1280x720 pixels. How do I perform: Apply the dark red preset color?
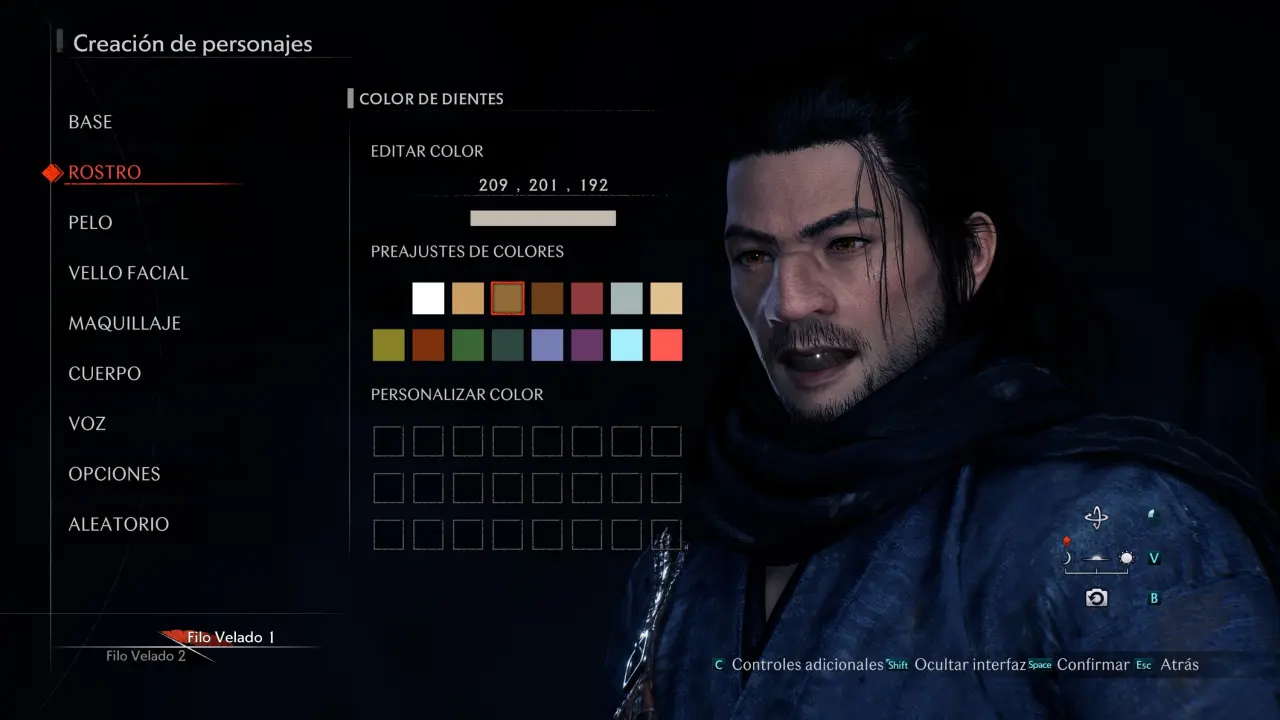(x=587, y=298)
